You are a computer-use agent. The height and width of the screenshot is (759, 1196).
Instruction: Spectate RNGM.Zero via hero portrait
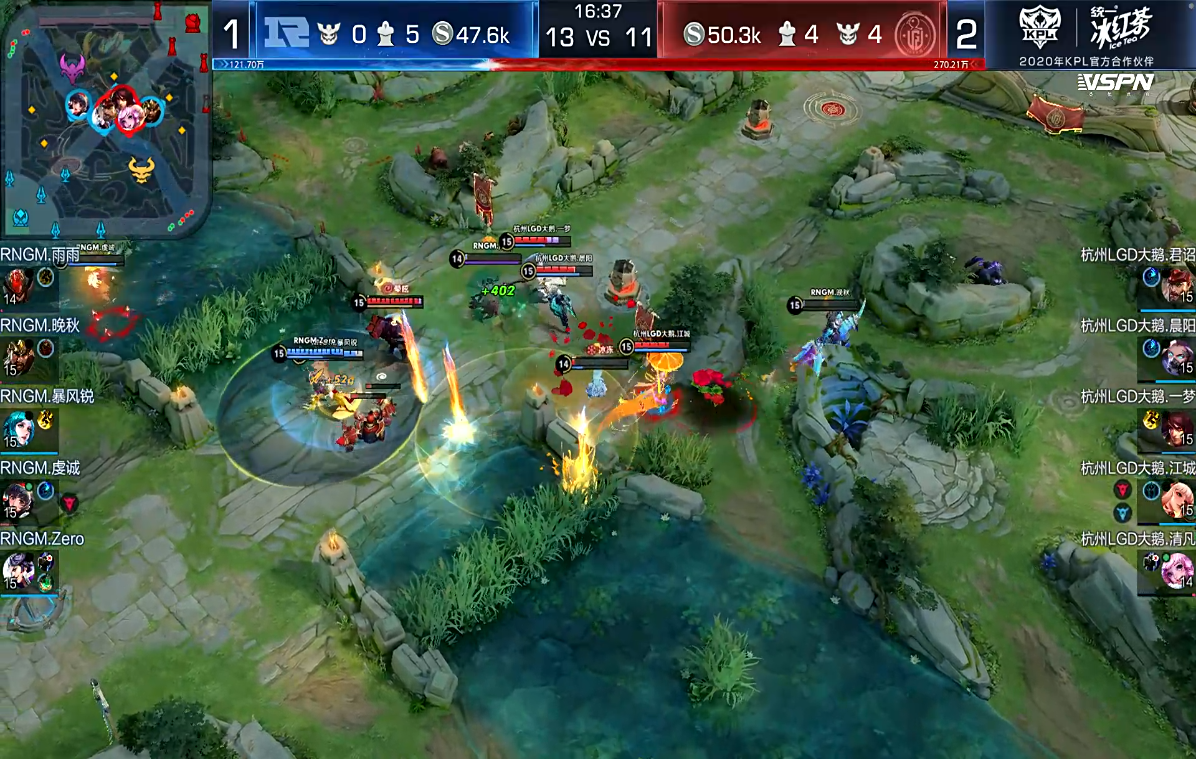[17, 570]
